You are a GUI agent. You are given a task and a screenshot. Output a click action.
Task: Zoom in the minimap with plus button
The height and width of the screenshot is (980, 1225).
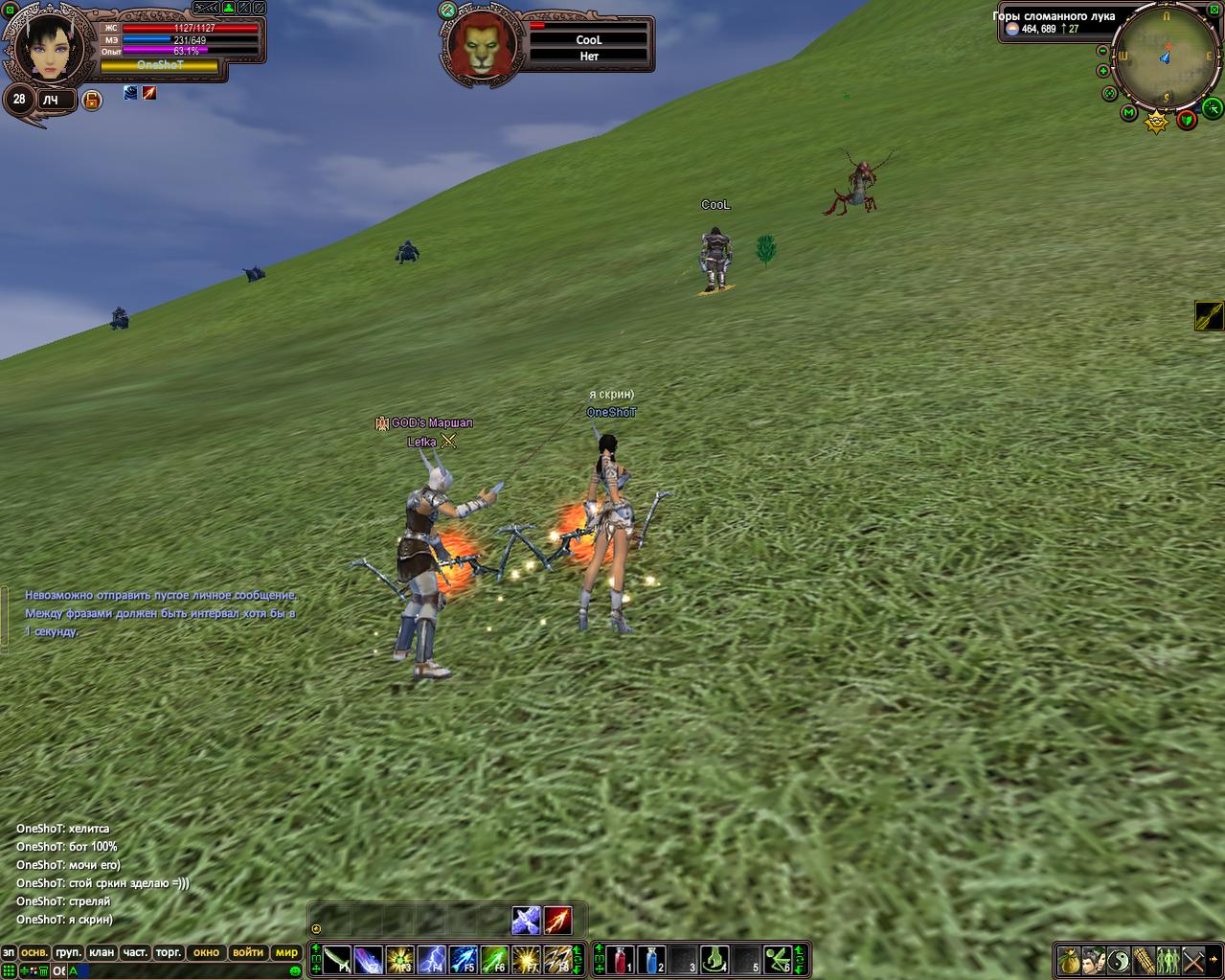tap(1103, 71)
